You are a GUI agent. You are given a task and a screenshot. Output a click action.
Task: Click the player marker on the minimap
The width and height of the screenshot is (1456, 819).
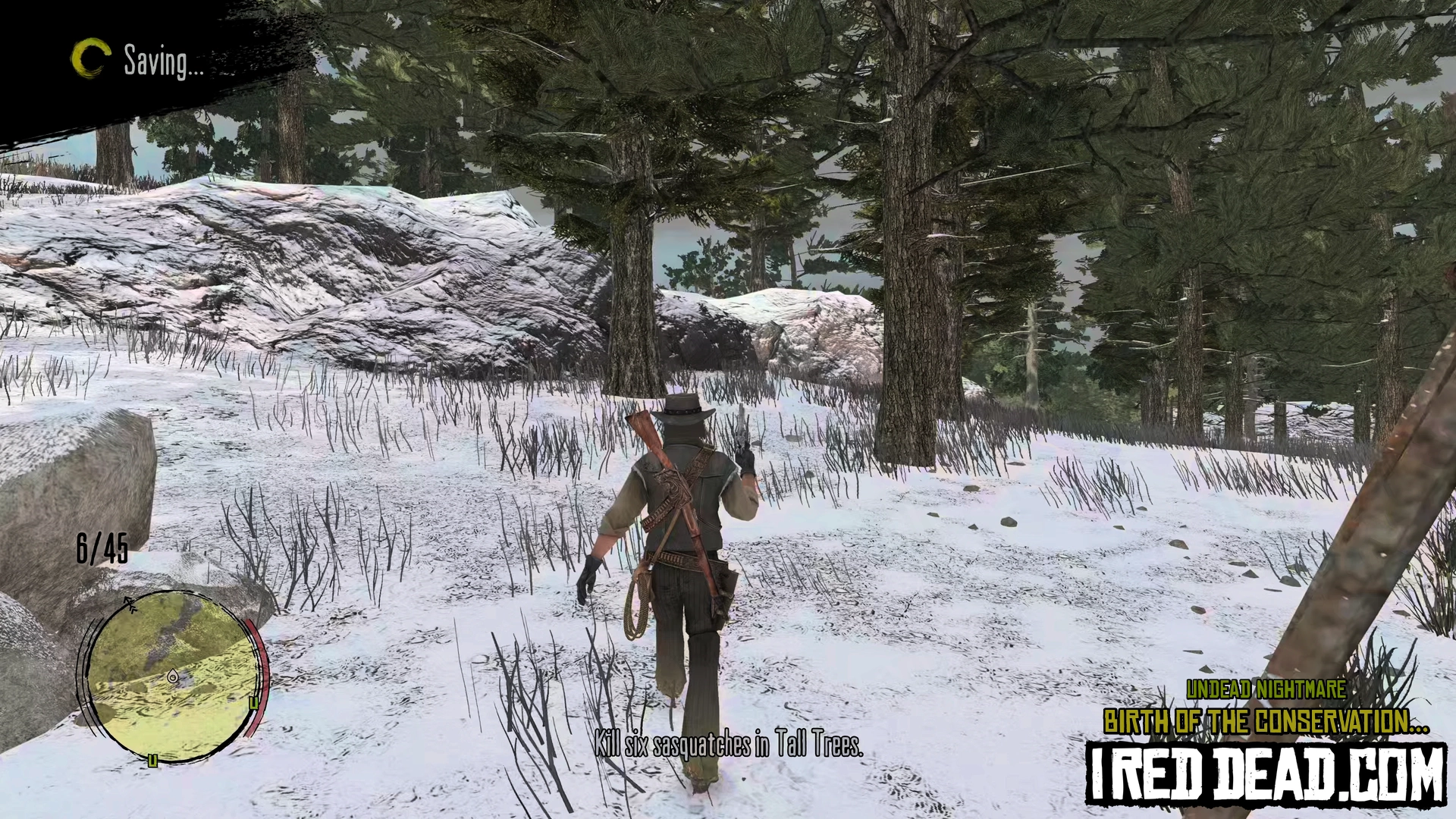pos(174,675)
